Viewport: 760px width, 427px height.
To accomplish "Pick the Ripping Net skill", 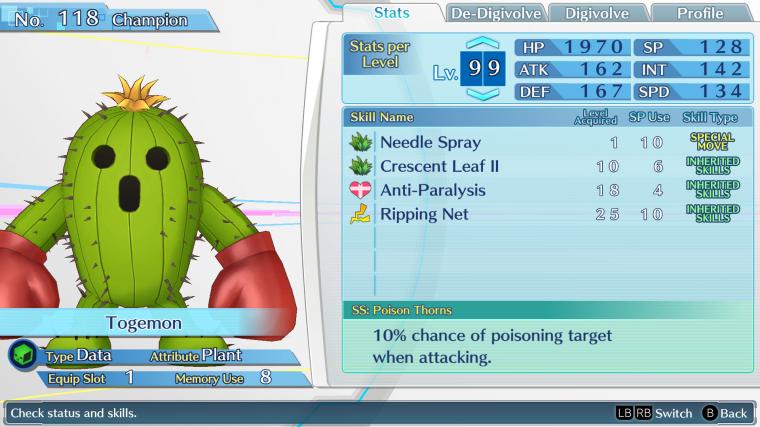I will (545, 214).
